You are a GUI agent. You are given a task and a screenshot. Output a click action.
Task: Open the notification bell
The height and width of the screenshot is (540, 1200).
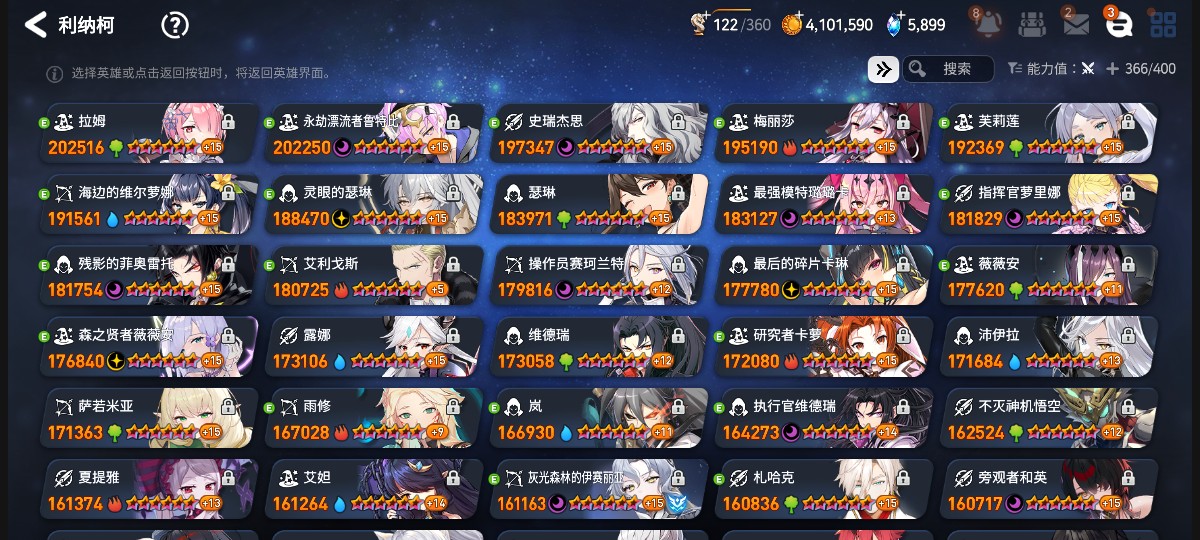[988, 25]
